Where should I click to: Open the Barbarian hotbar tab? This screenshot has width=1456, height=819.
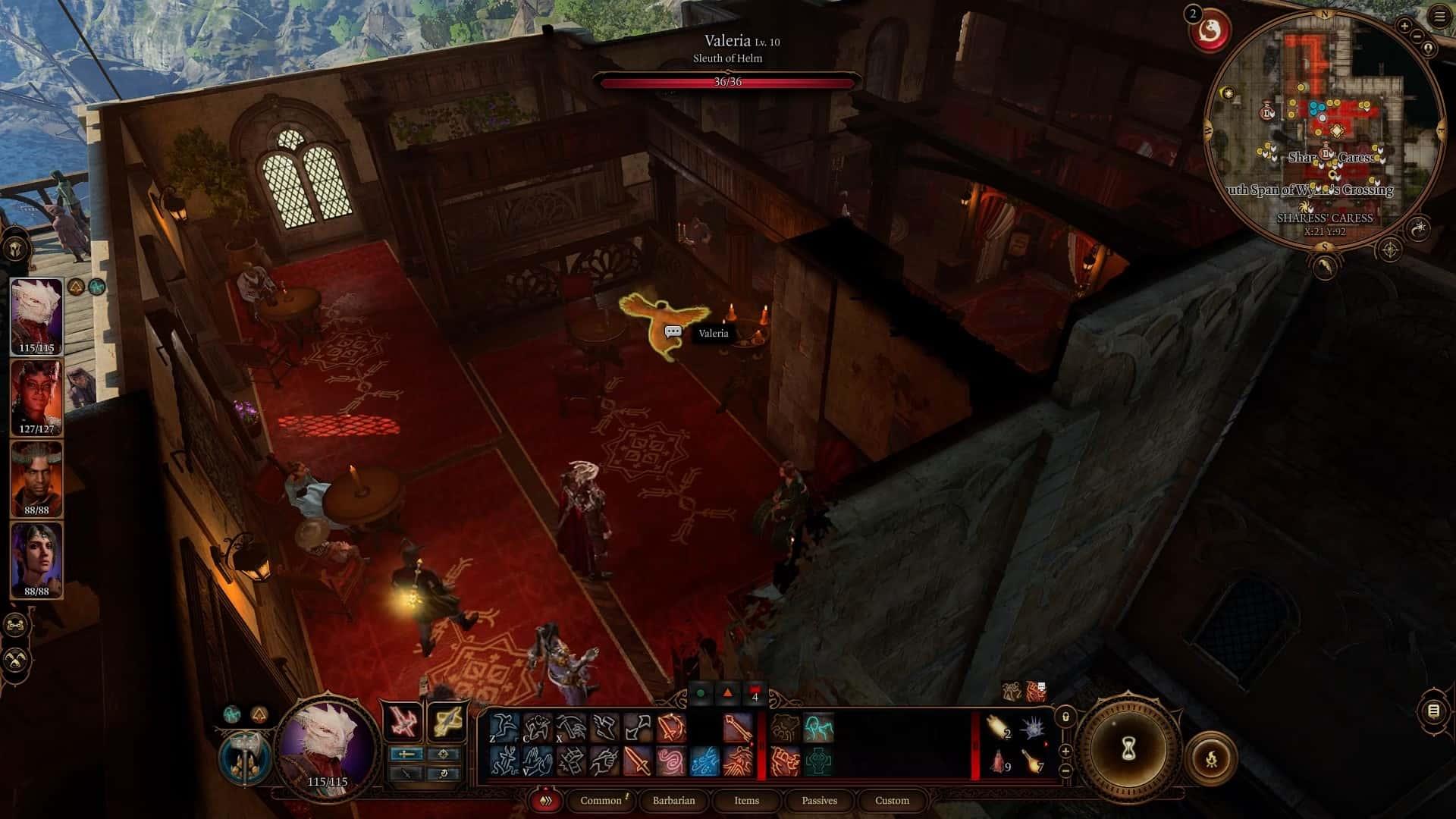click(673, 800)
